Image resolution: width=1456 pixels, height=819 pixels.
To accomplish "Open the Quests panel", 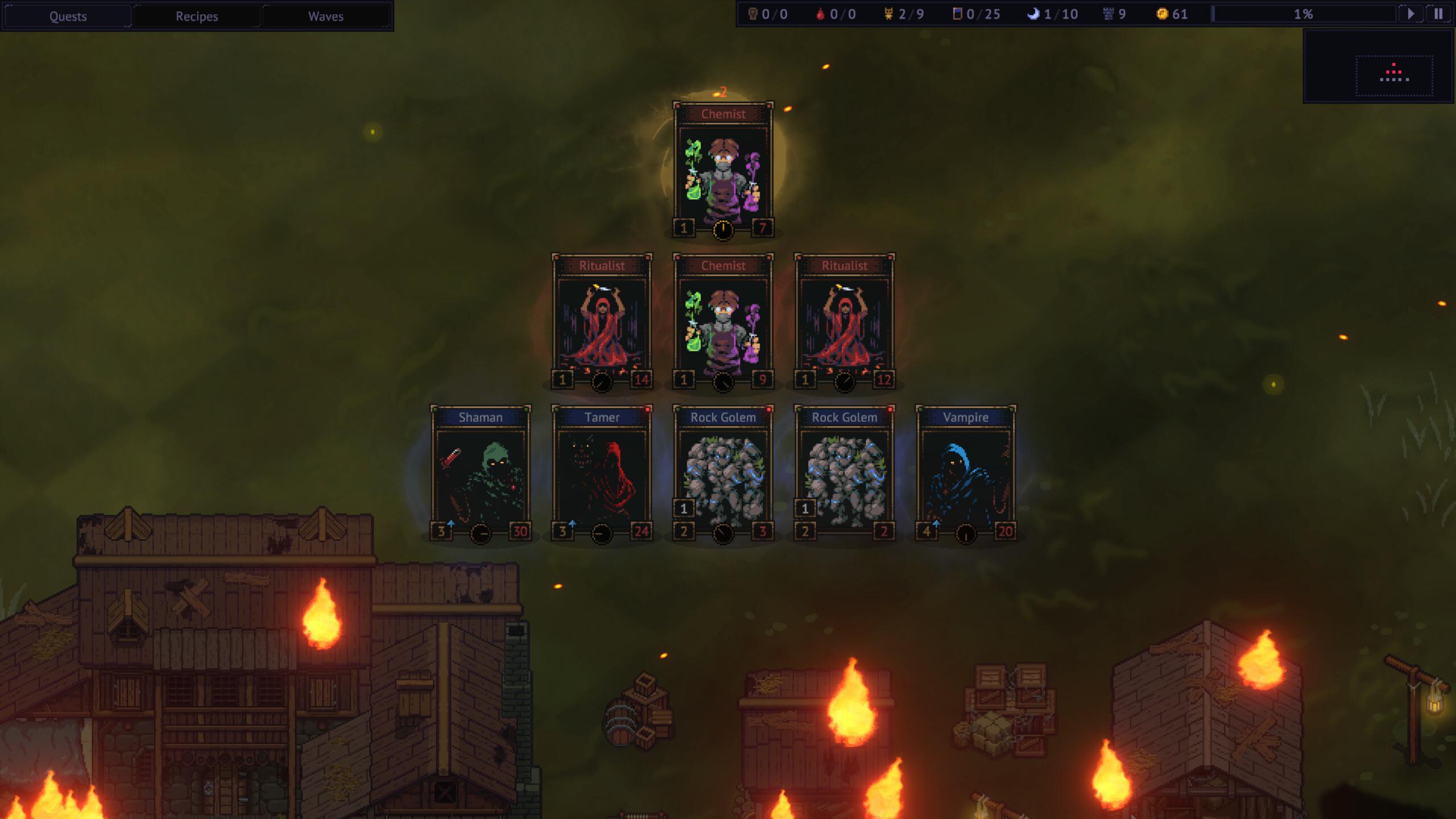I will coord(68,16).
